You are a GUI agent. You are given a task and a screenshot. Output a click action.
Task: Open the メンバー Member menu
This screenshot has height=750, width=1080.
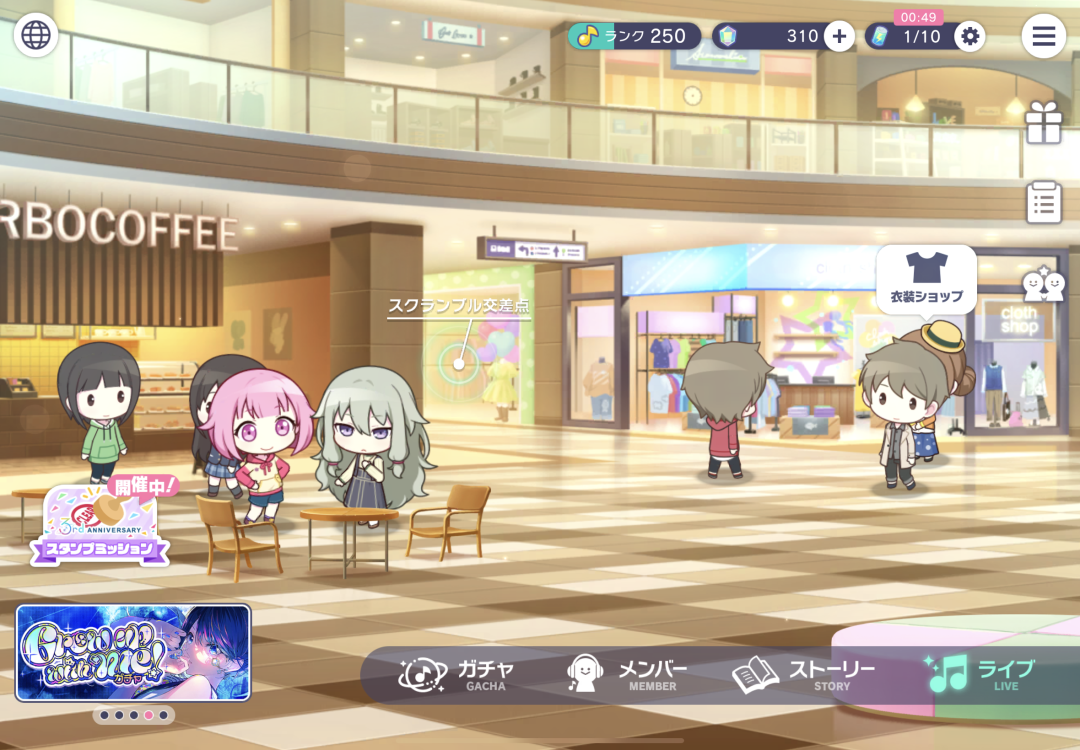628,675
